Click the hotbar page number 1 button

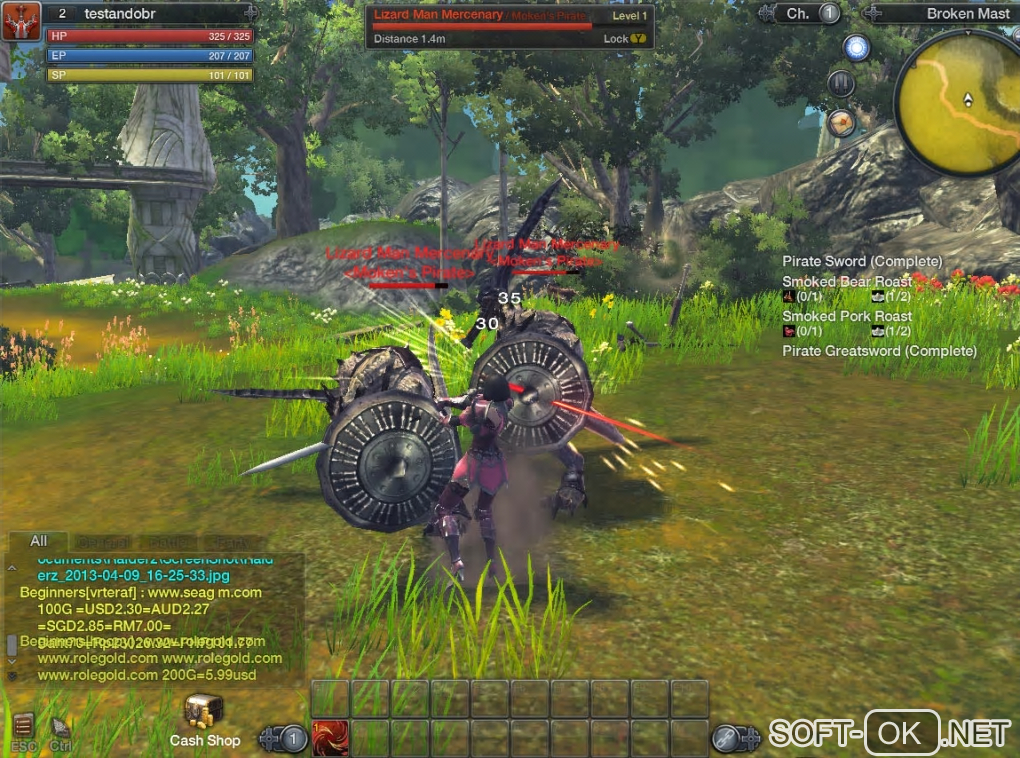(x=293, y=739)
